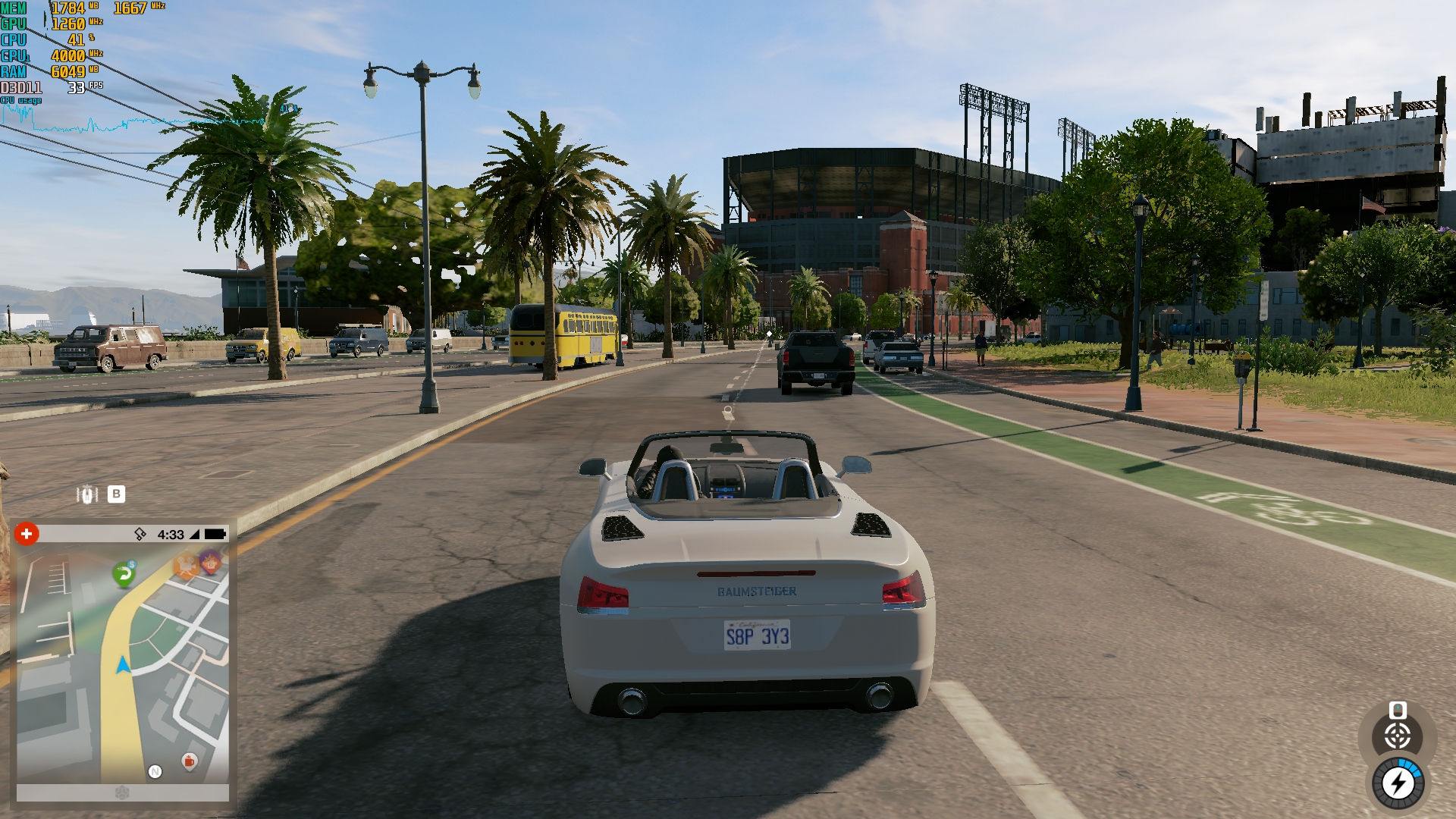Select the purple marker on the minimap
This screenshot has width=1456, height=819.
pyautogui.click(x=210, y=562)
